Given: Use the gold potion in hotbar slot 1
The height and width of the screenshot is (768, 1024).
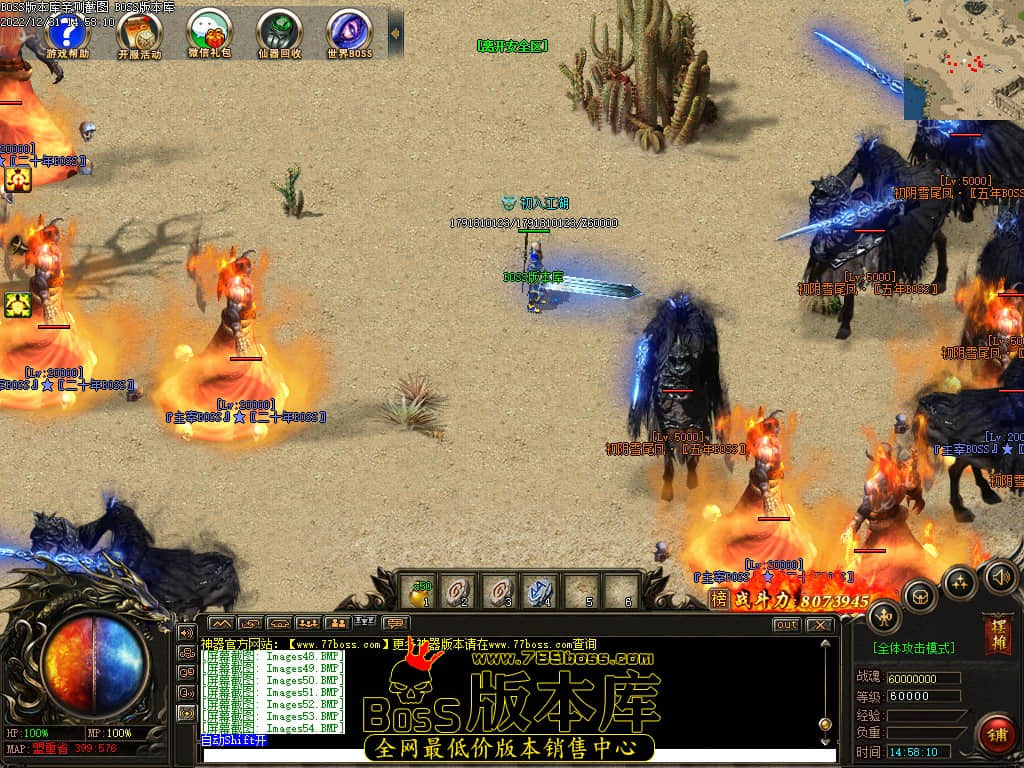Looking at the screenshot, I should pos(421,592).
